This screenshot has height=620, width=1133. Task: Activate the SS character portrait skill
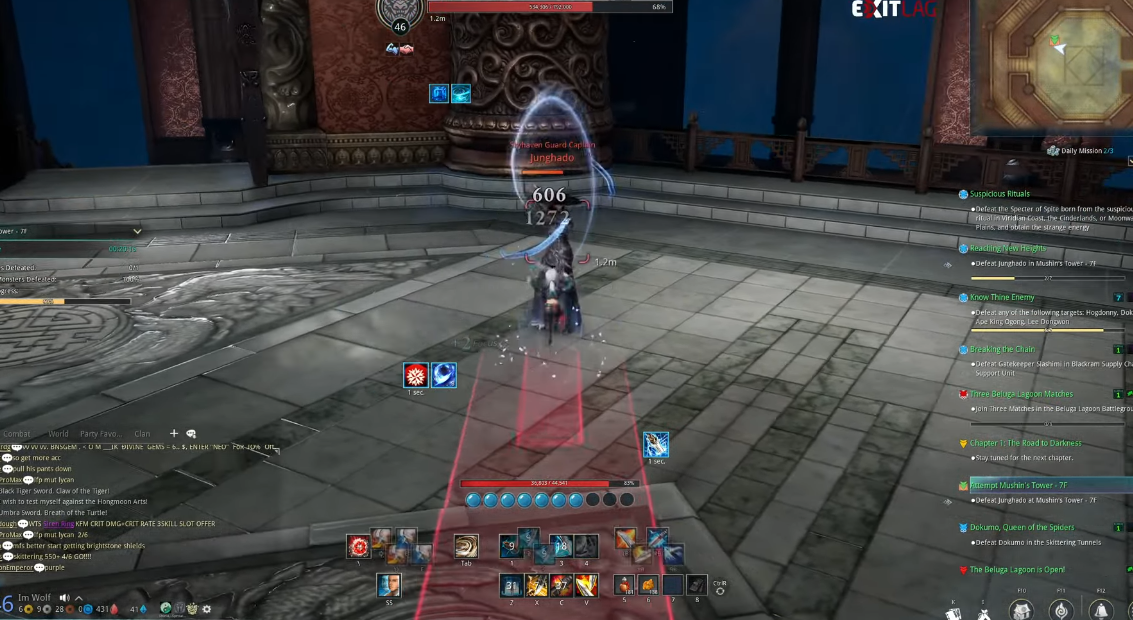pyautogui.click(x=388, y=585)
